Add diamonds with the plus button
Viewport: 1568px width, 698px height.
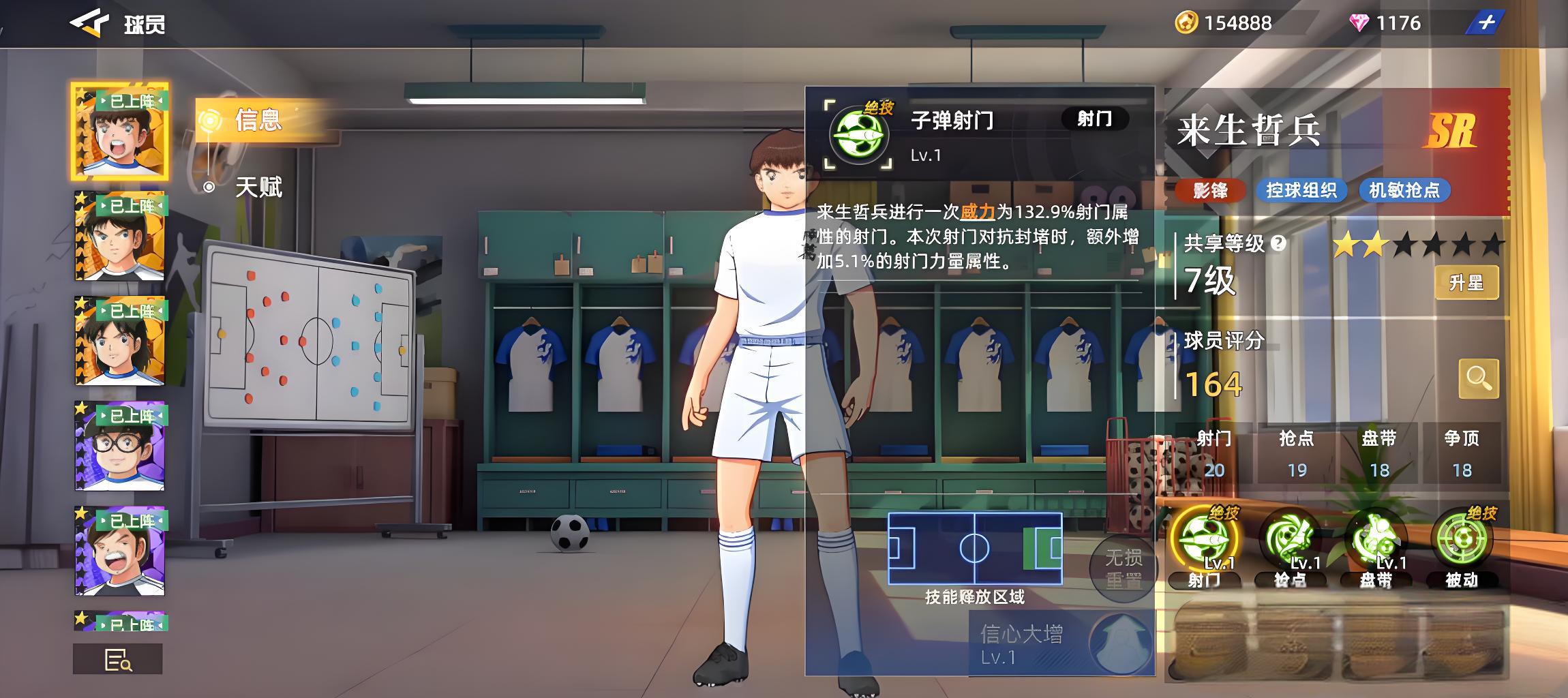tap(1485, 23)
